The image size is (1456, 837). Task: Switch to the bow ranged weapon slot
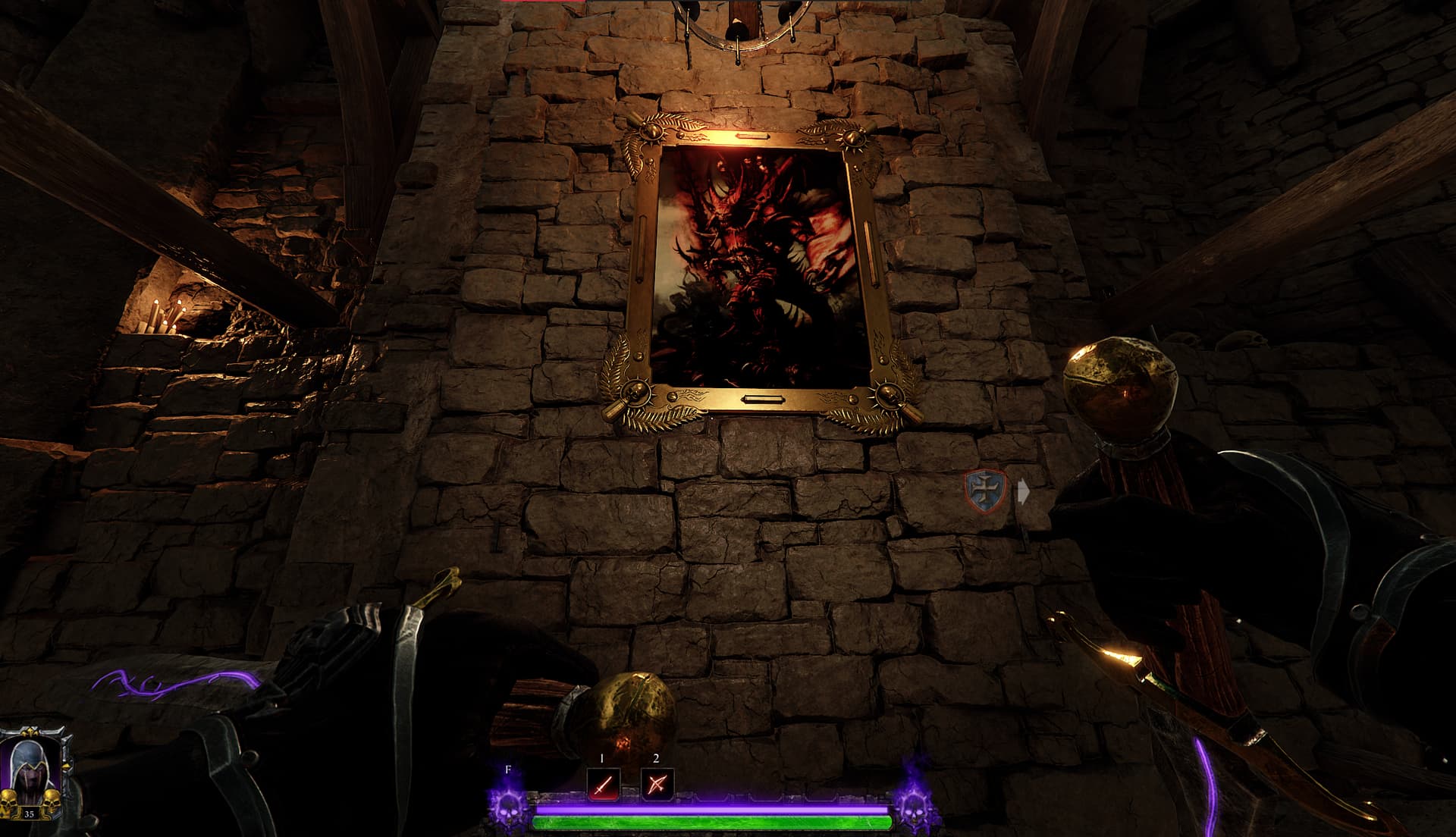657,785
